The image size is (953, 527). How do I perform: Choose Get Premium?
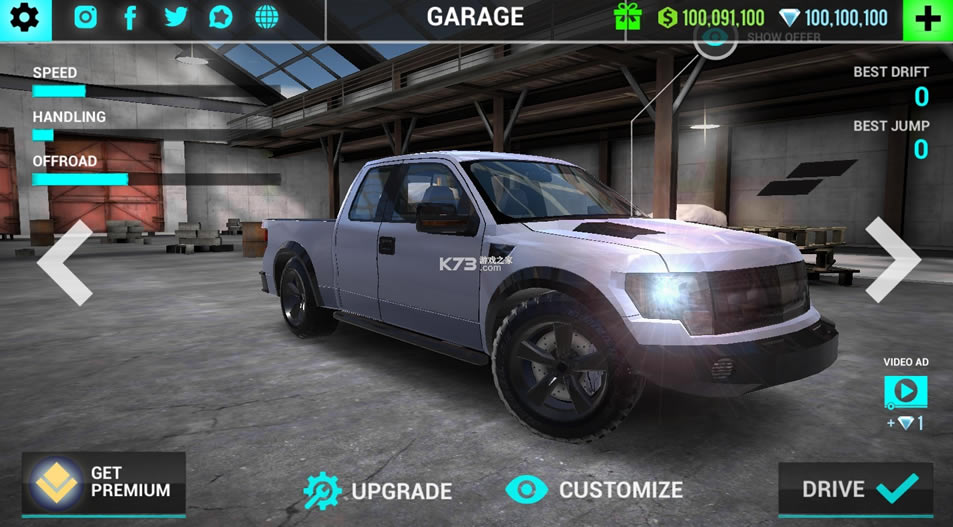pyautogui.click(x=104, y=482)
